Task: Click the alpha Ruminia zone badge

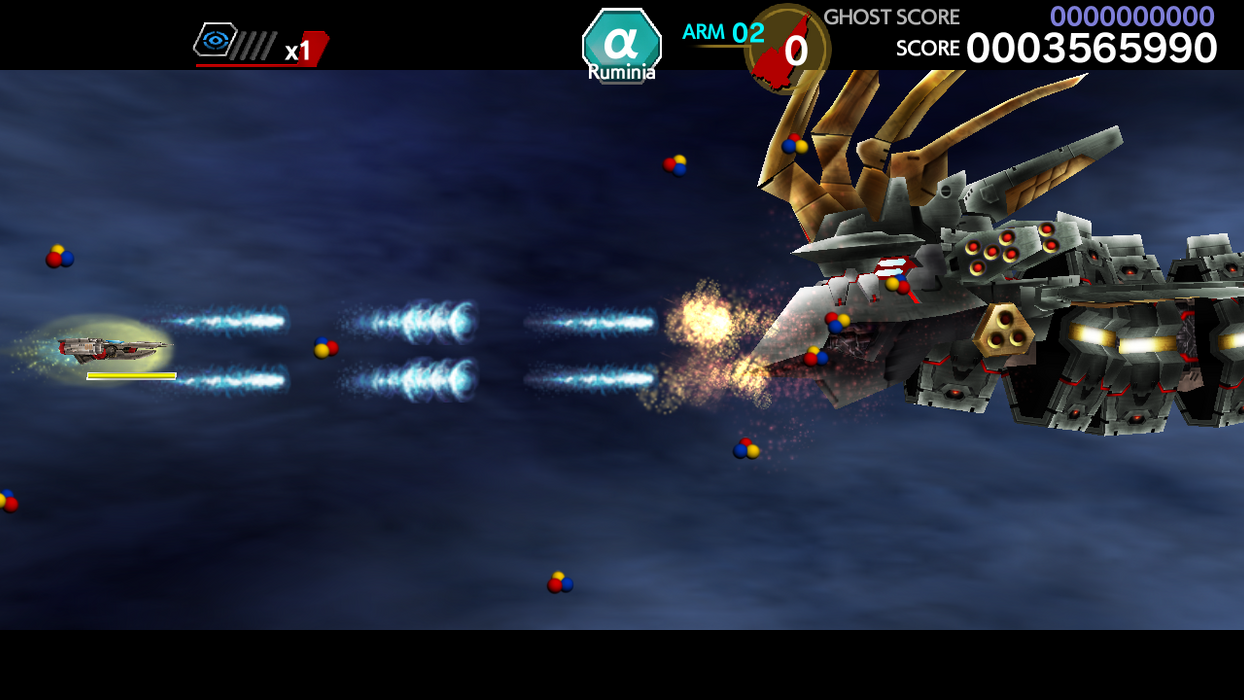Action: (x=621, y=45)
